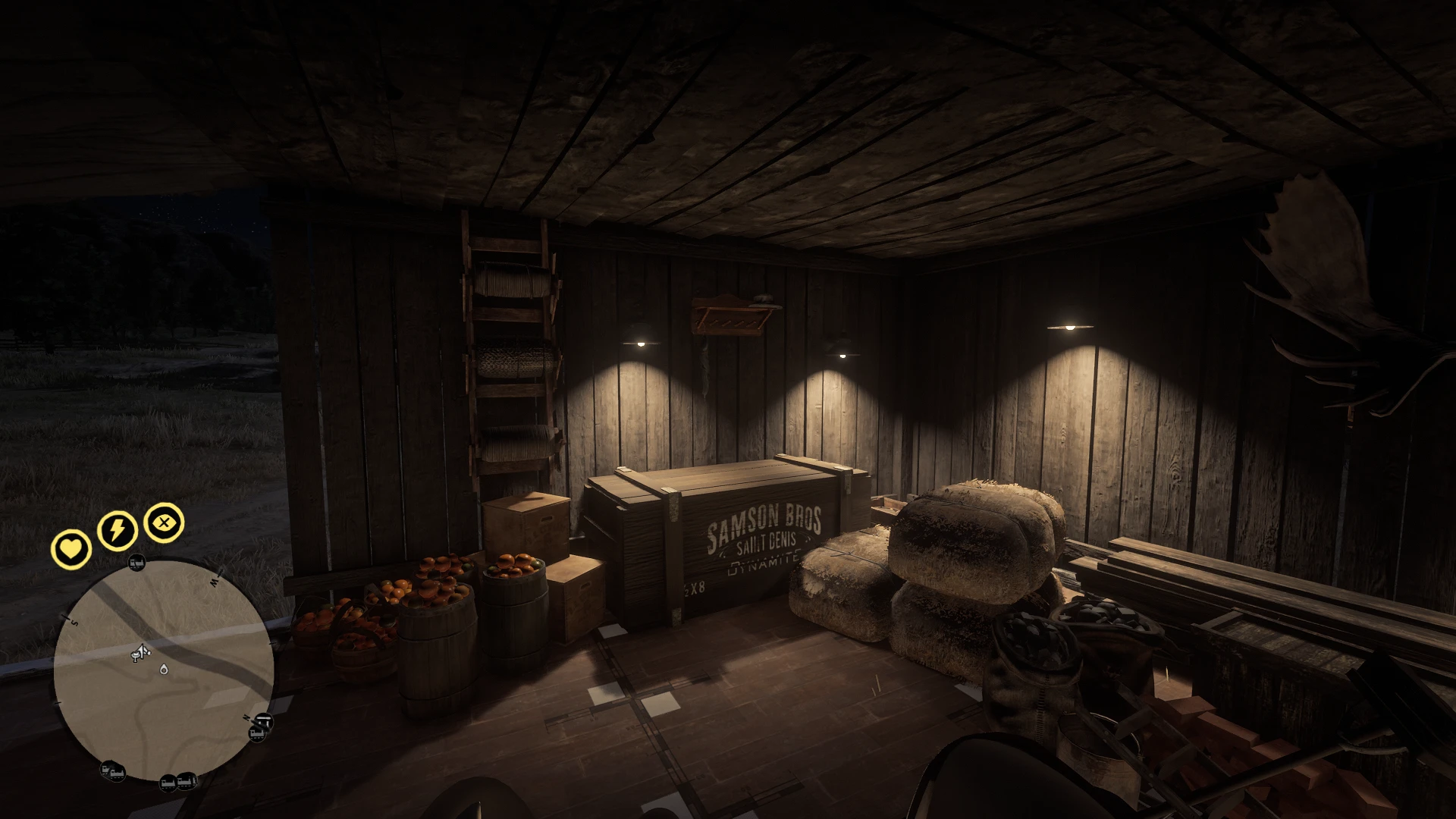
Task: Select the teardrop marker on the minimap
Action: click(x=164, y=669)
